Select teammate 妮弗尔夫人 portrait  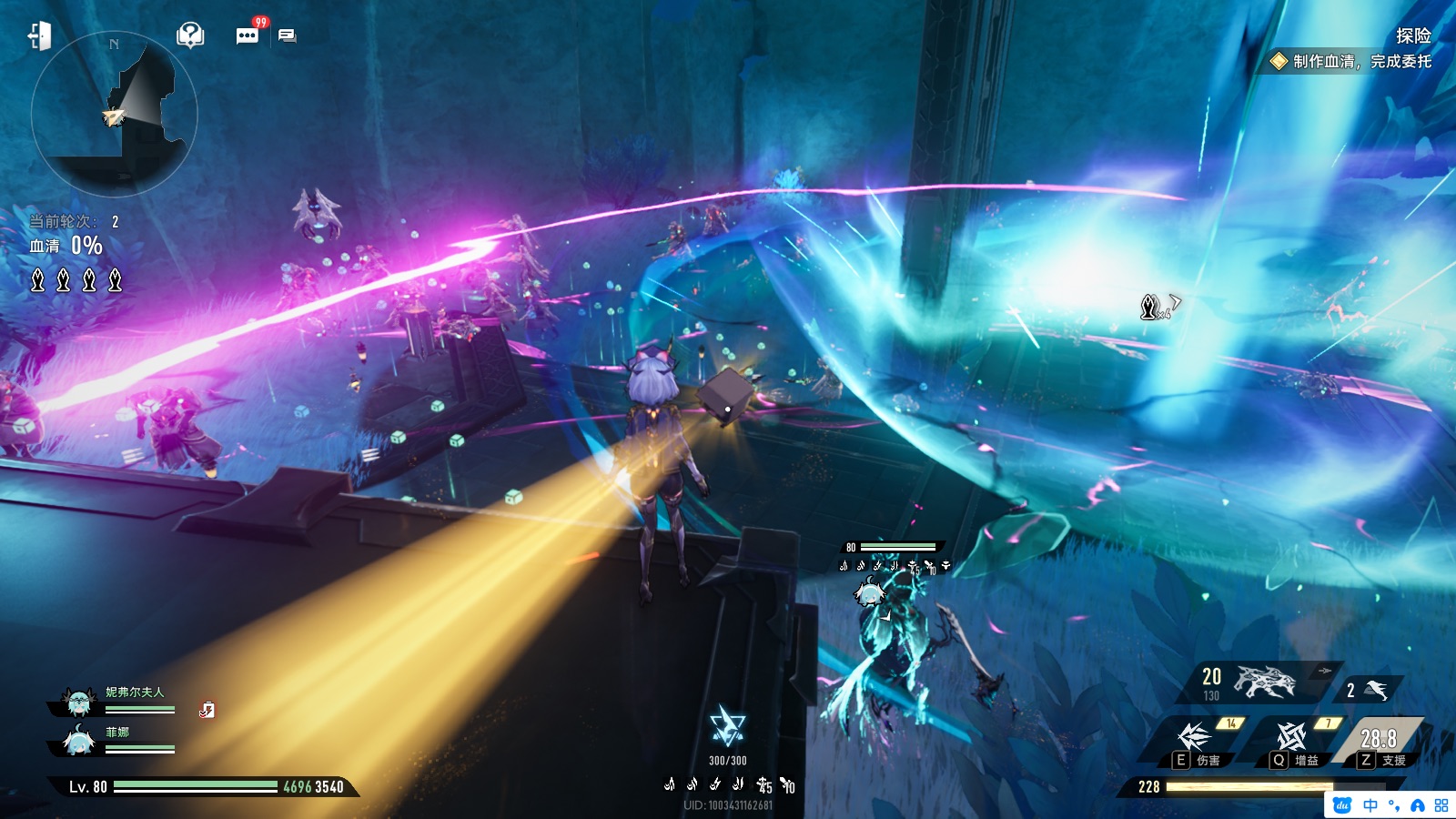click(79, 702)
